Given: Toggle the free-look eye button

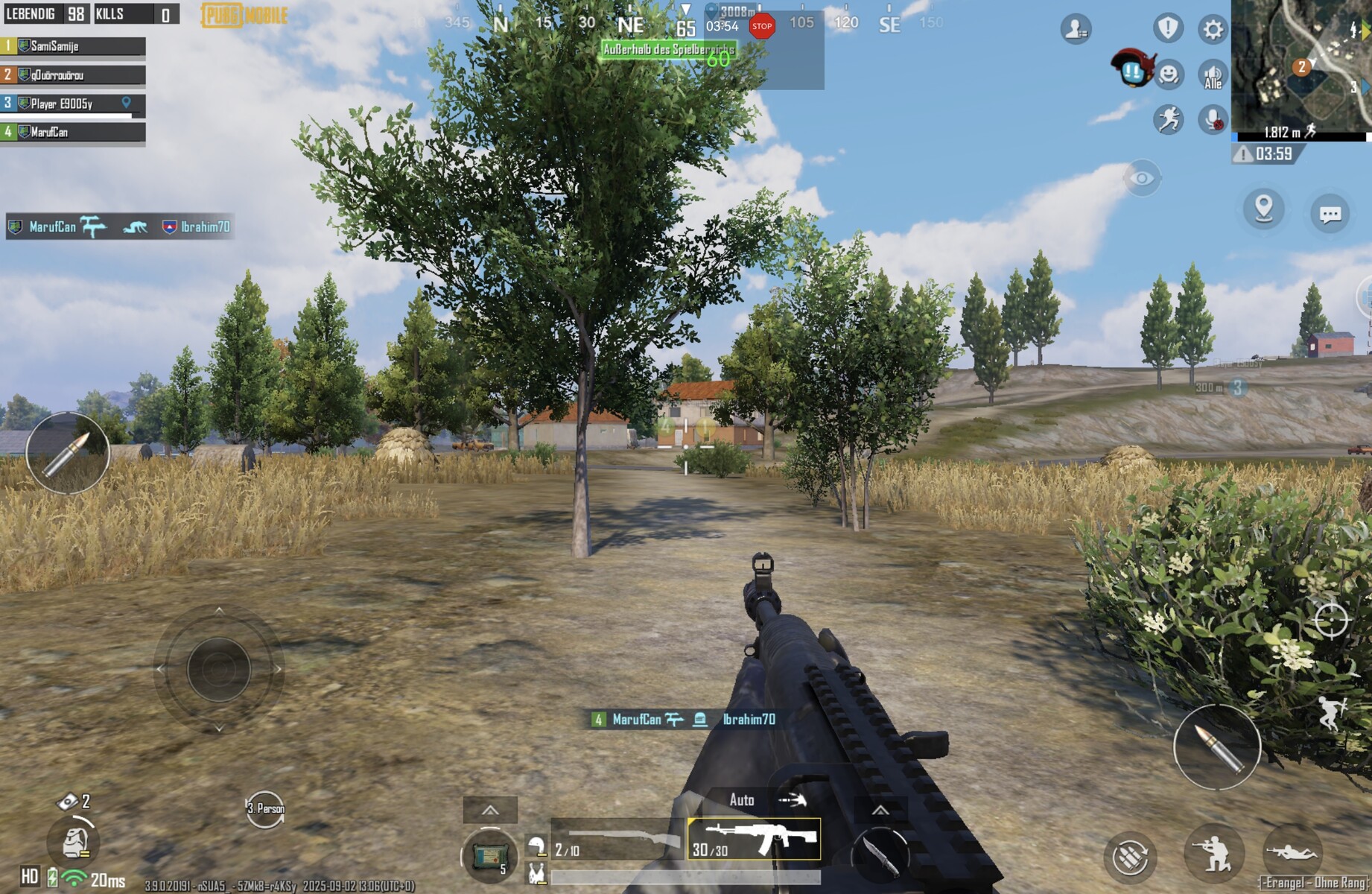Looking at the screenshot, I should point(1142,178).
